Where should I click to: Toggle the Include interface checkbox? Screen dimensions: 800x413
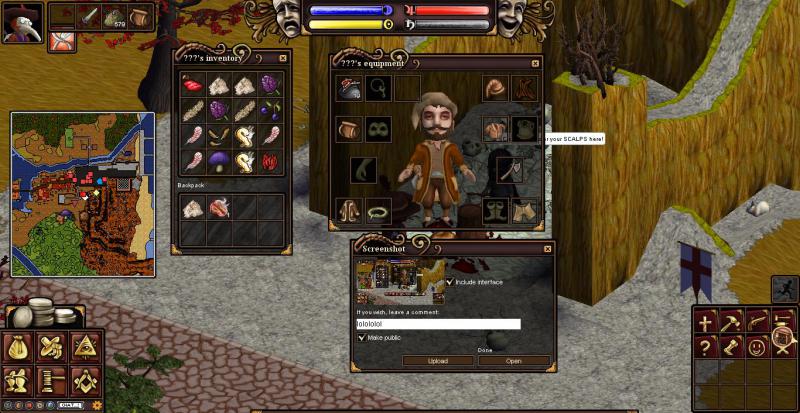tap(450, 282)
